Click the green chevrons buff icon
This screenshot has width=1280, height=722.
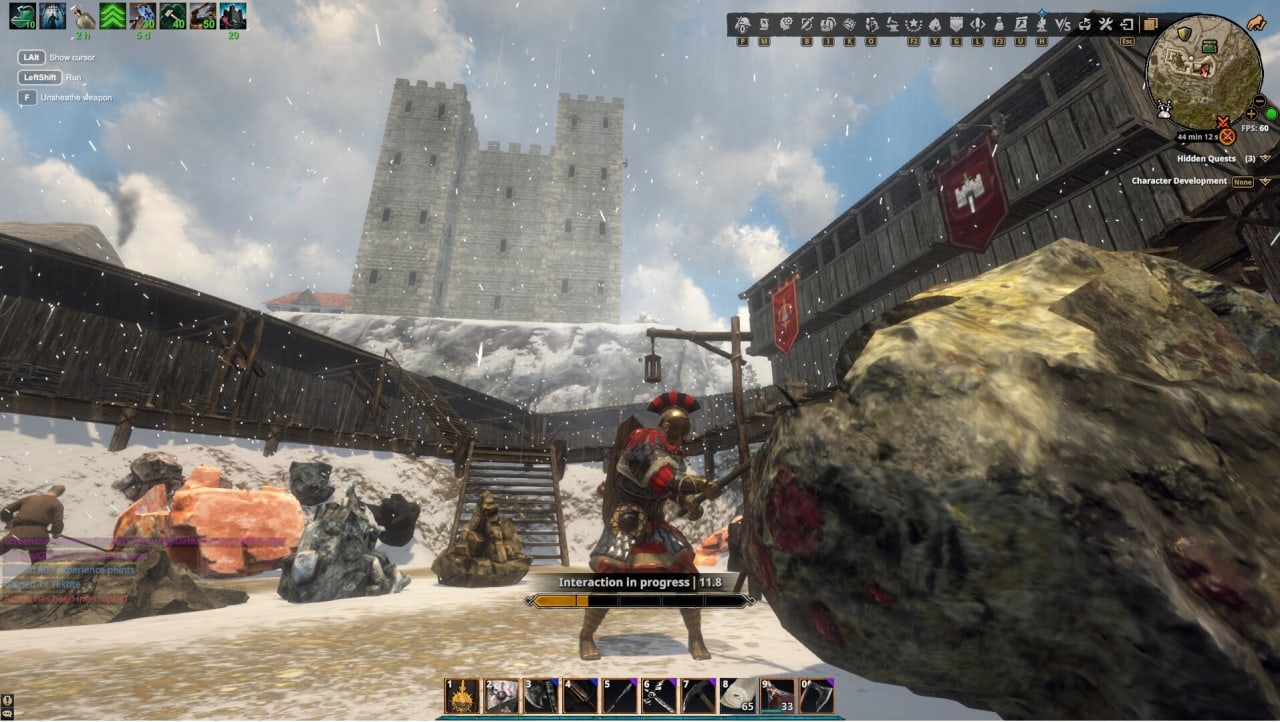pyautogui.click(x=112, y=16)
